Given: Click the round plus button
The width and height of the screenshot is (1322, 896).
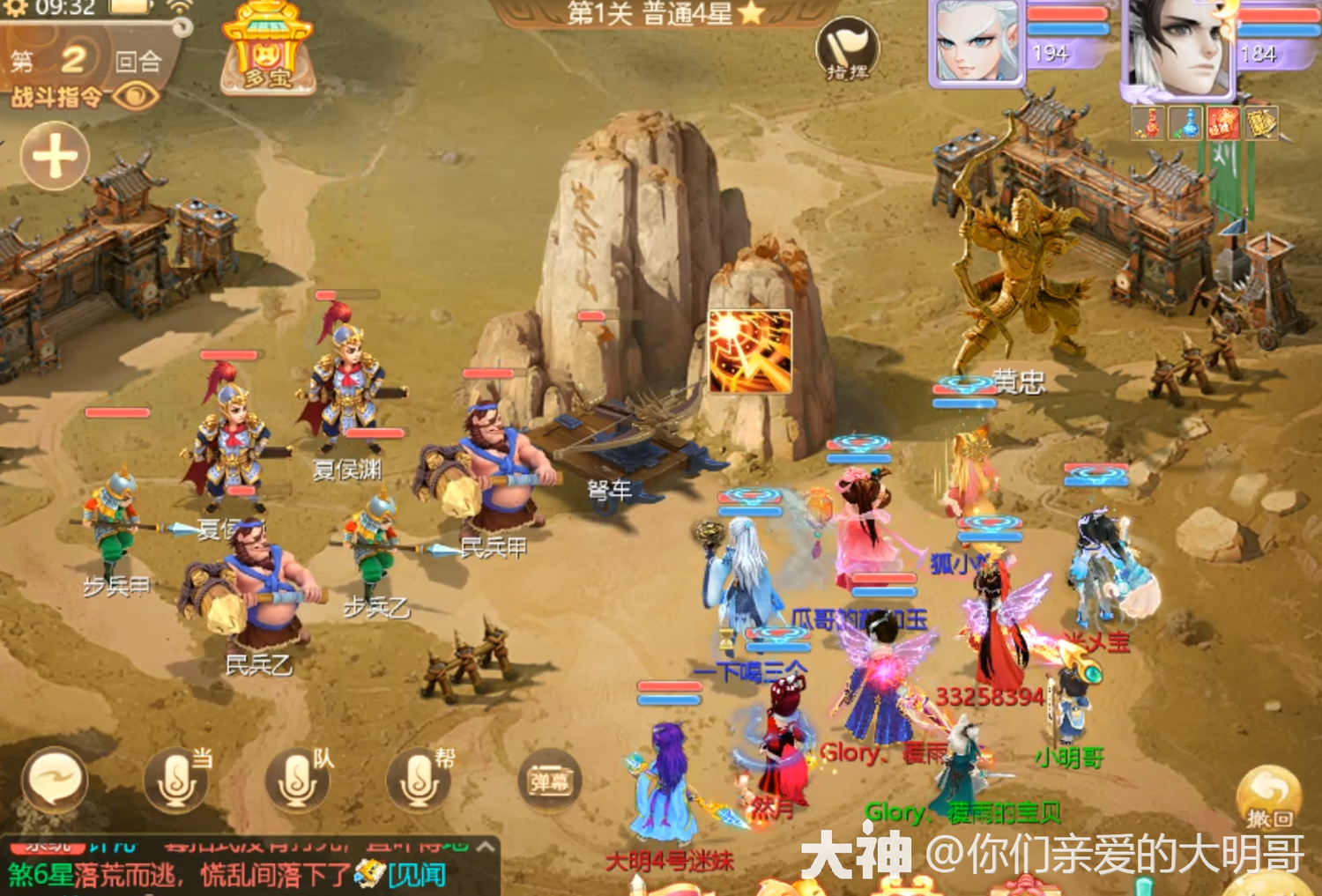Looking at the screenshot, I should coord(55,157).
